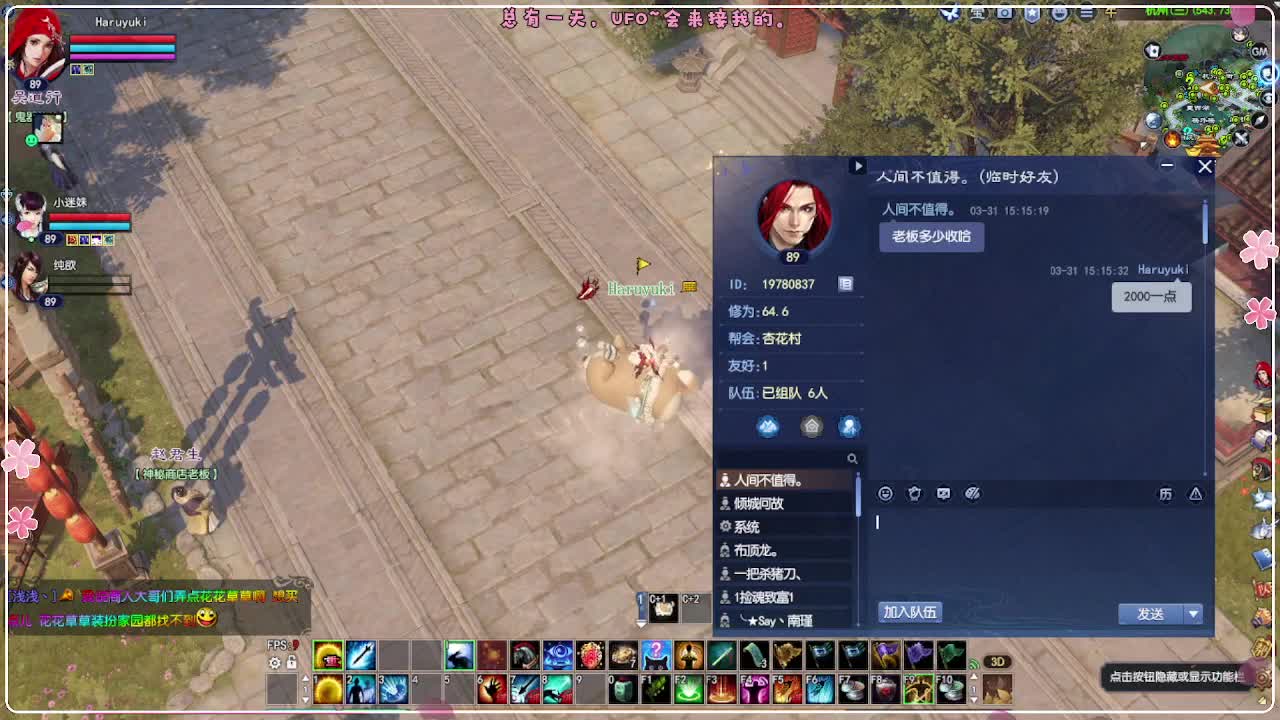Select the home icon under the player portrait
This screenshot has height=720, width=1280.
click(x=812, y=426)
